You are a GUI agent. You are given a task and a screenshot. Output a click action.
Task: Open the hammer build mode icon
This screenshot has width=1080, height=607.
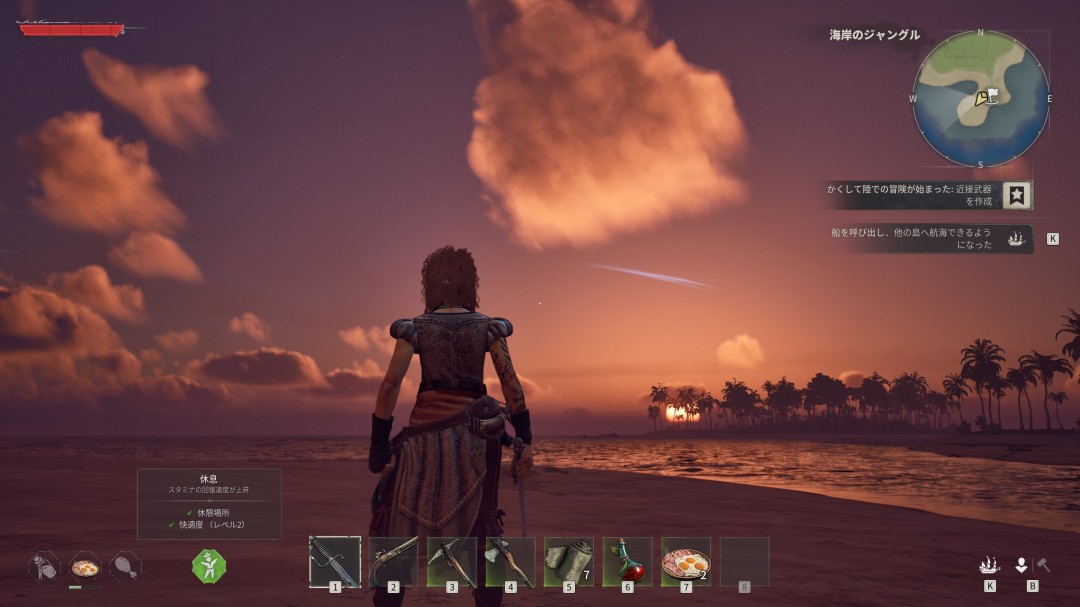click(x=1043, y=565)
